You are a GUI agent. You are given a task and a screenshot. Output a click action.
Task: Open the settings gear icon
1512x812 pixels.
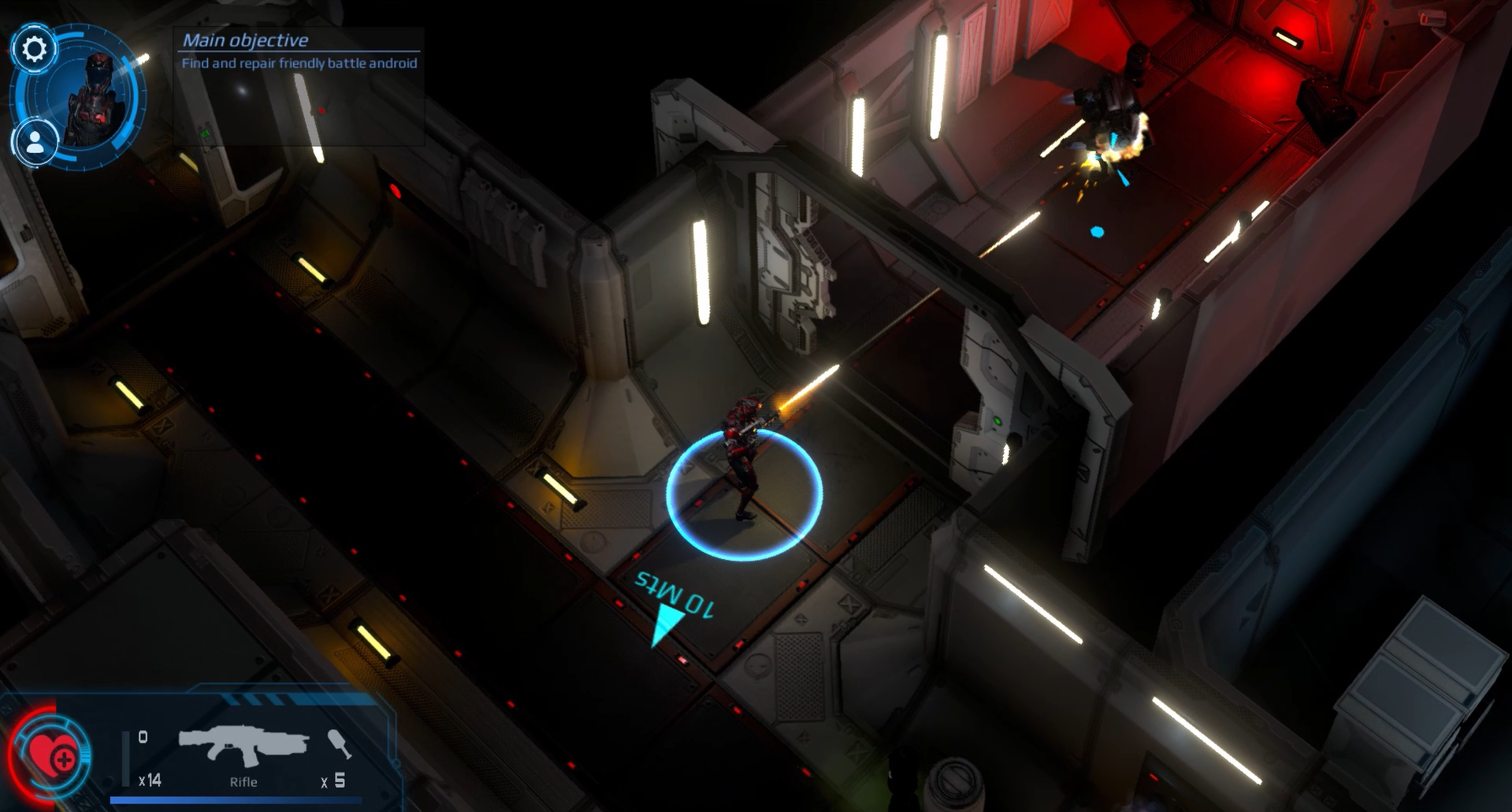coord(35,49)
